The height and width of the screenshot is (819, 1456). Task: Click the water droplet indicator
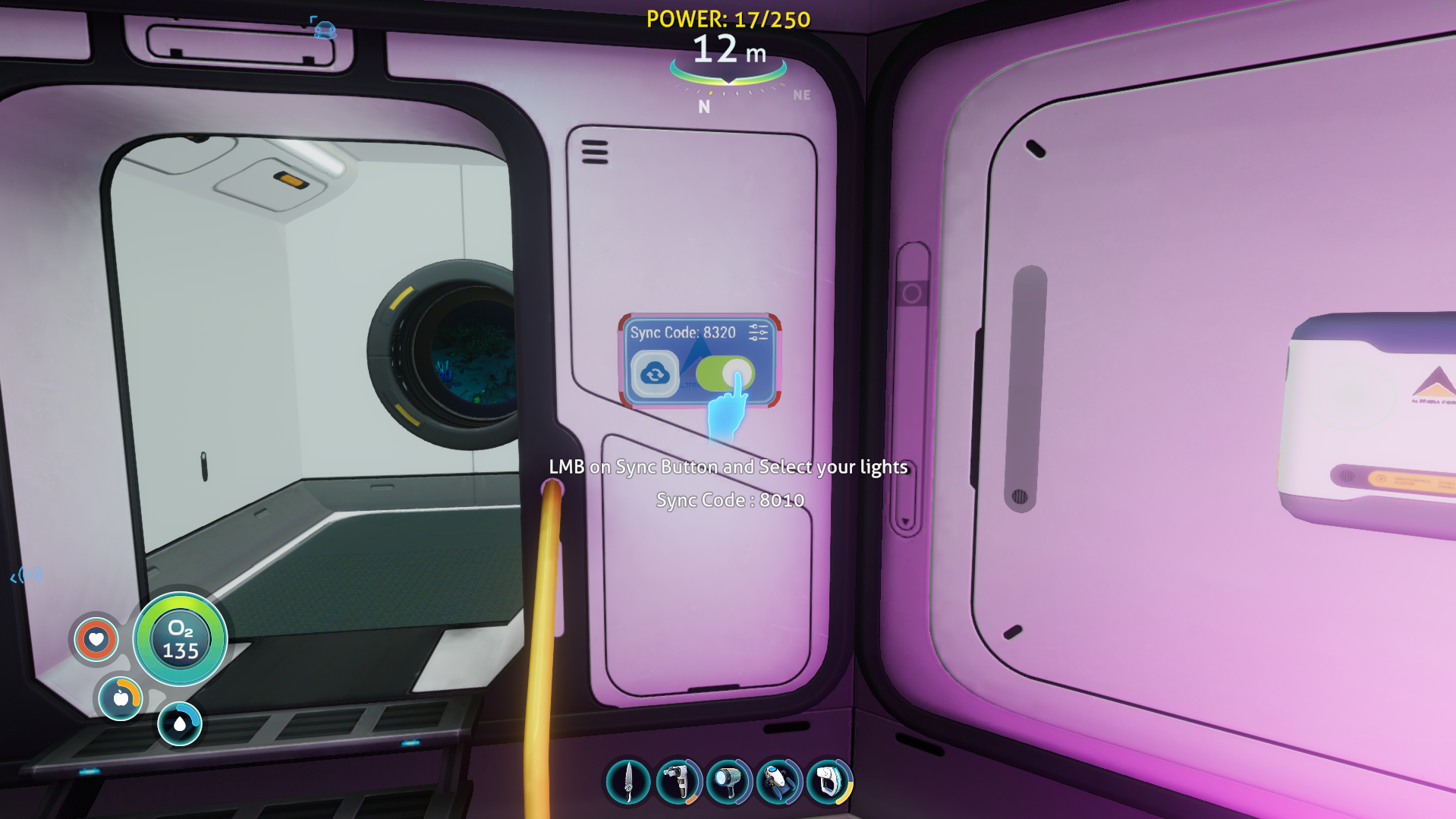pos(179,723)
